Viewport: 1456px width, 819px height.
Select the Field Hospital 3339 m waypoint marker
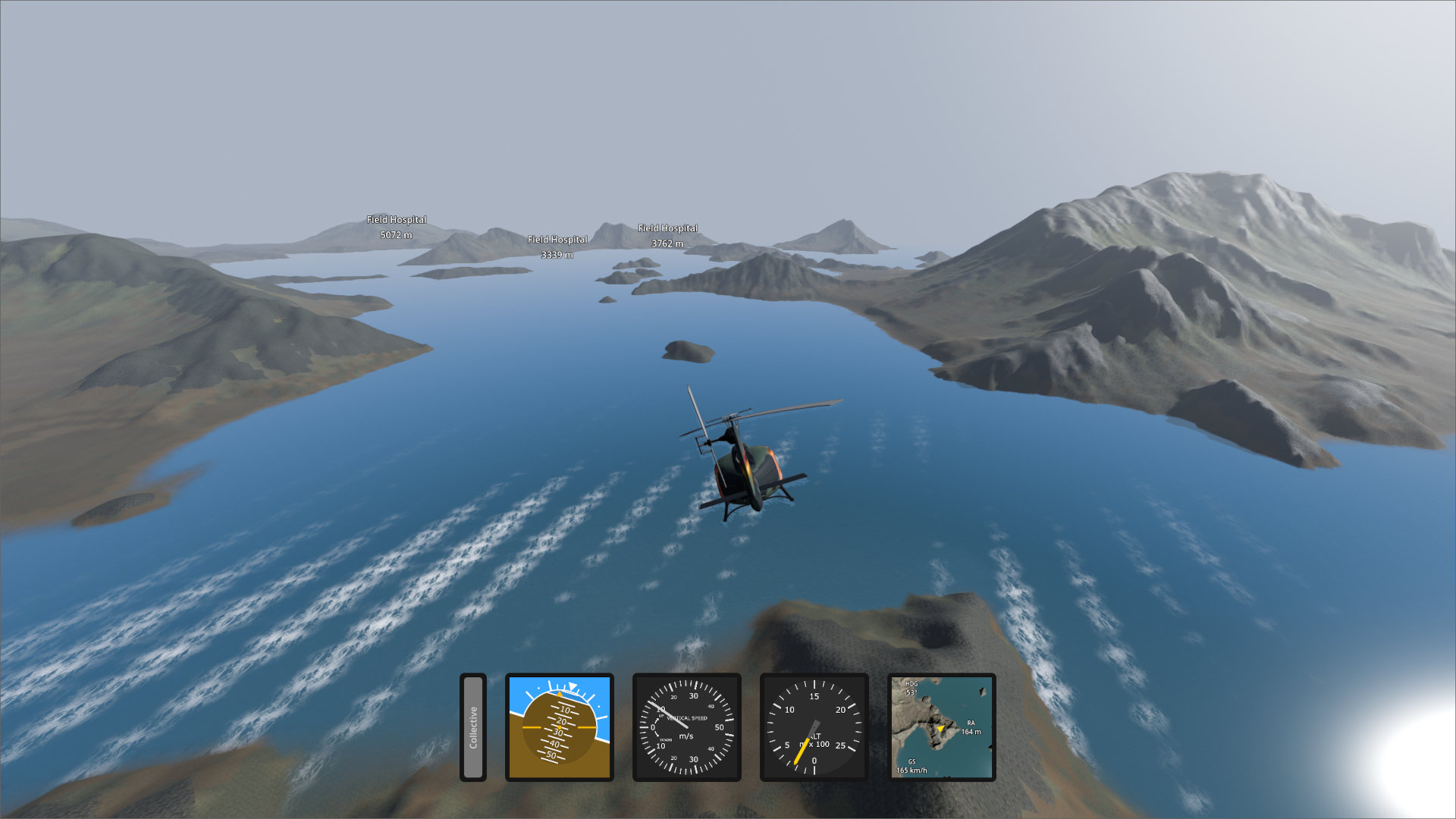[557, 246]
